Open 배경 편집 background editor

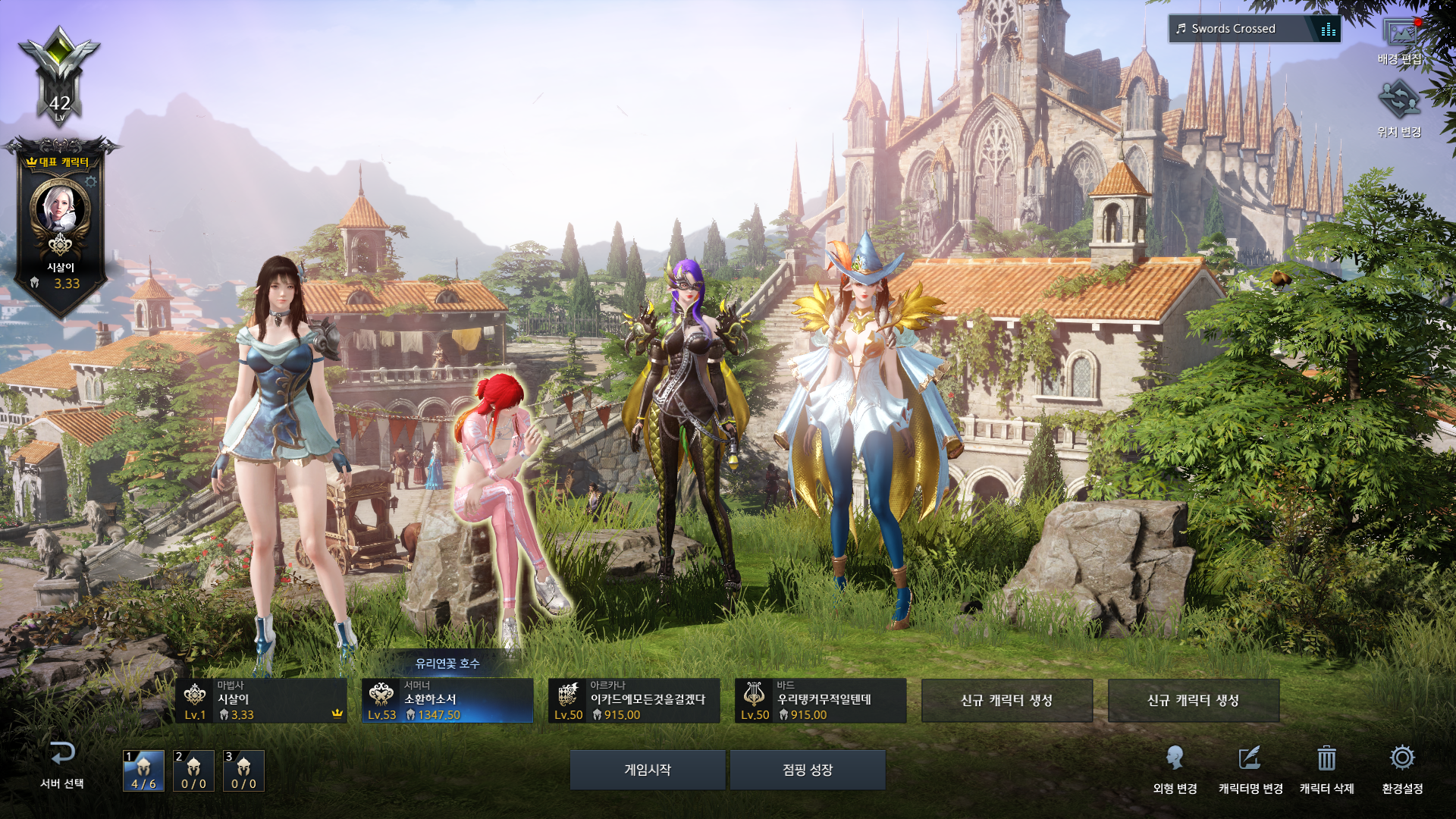(x=1399, y=39)
